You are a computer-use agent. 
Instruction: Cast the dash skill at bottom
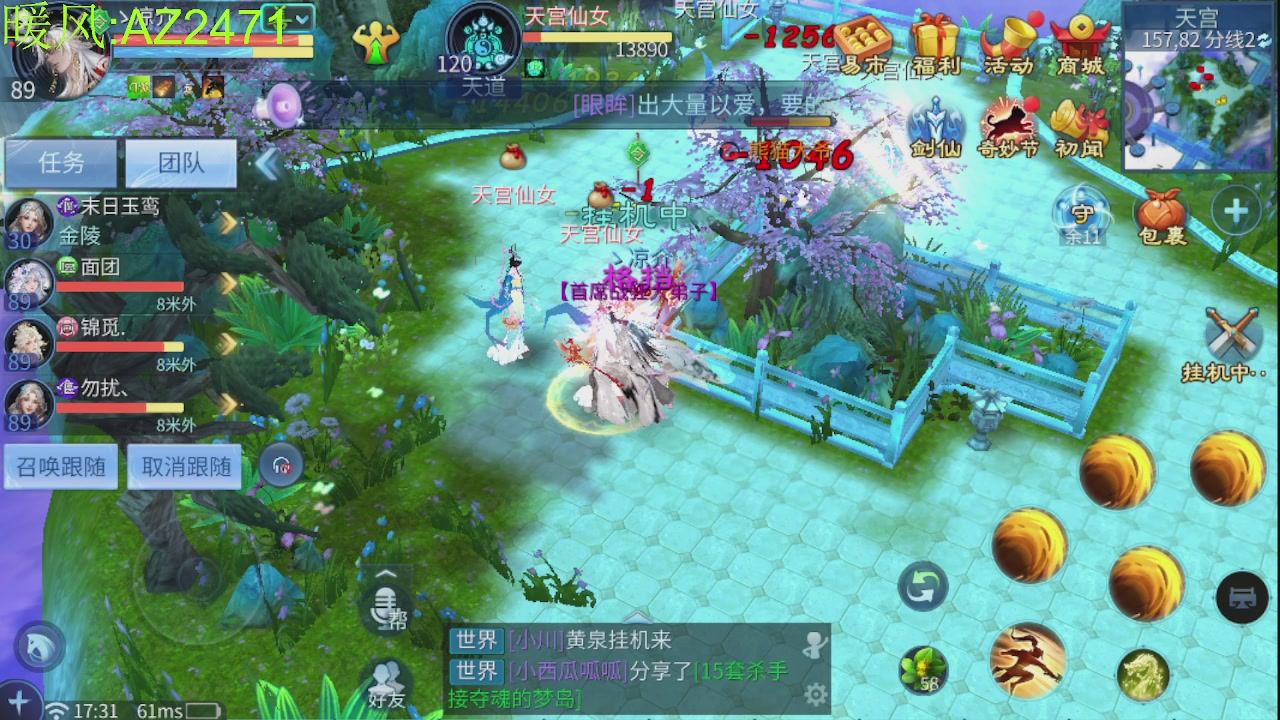click(1028, 660)
